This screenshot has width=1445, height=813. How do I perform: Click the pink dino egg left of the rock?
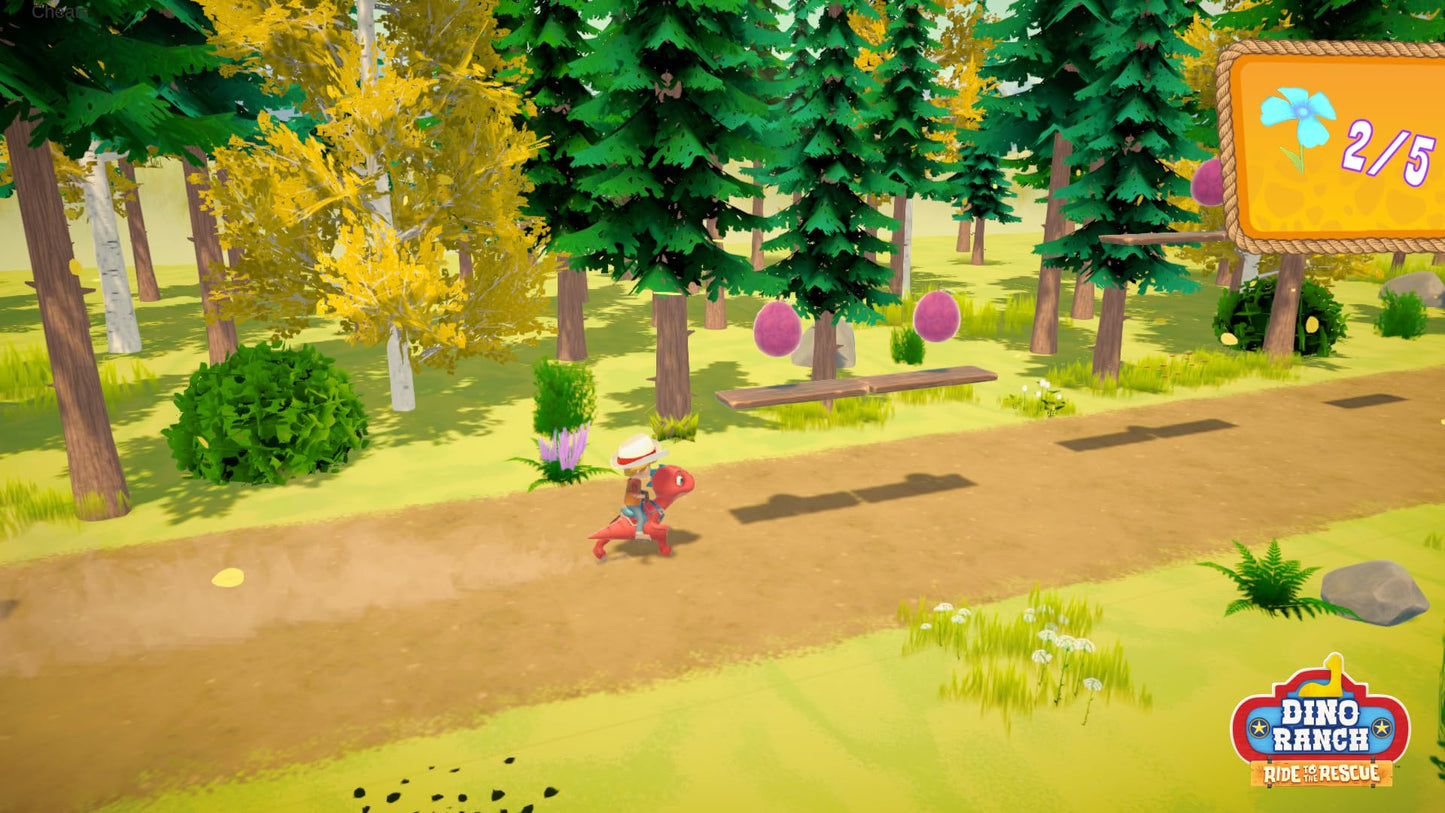(x=776, y=327)
